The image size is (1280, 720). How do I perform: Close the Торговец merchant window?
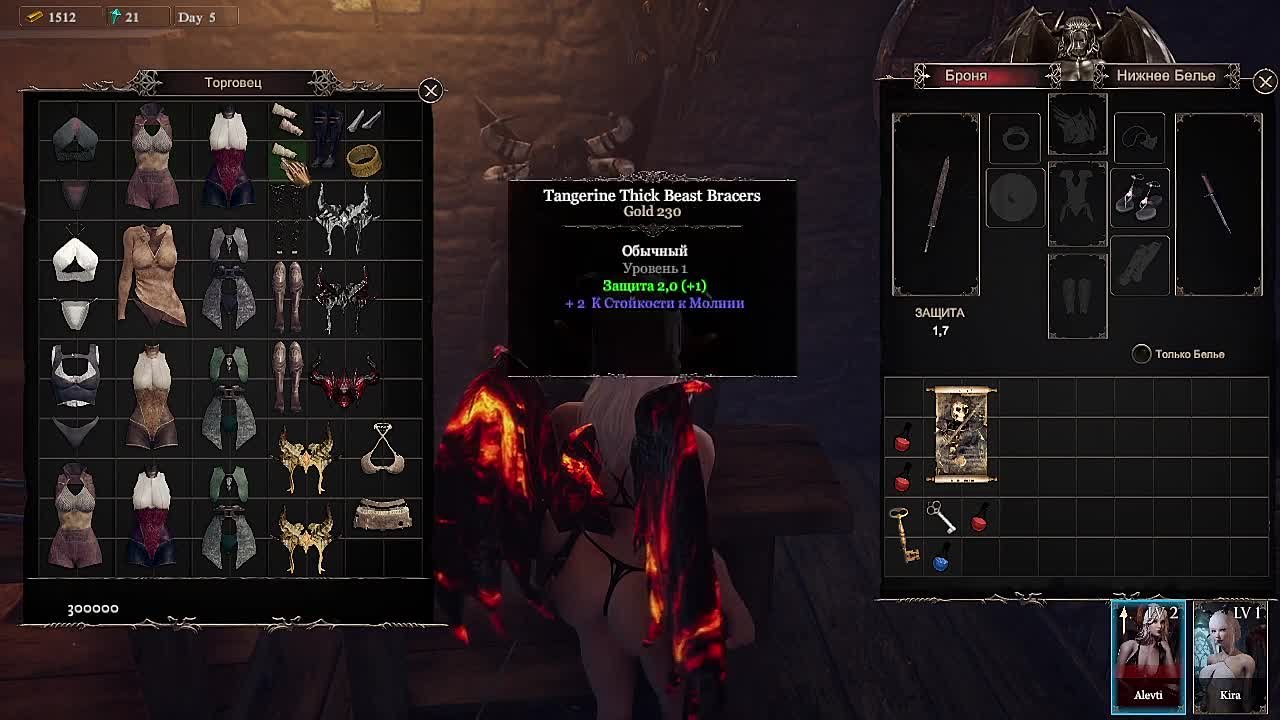click(430, 91)
